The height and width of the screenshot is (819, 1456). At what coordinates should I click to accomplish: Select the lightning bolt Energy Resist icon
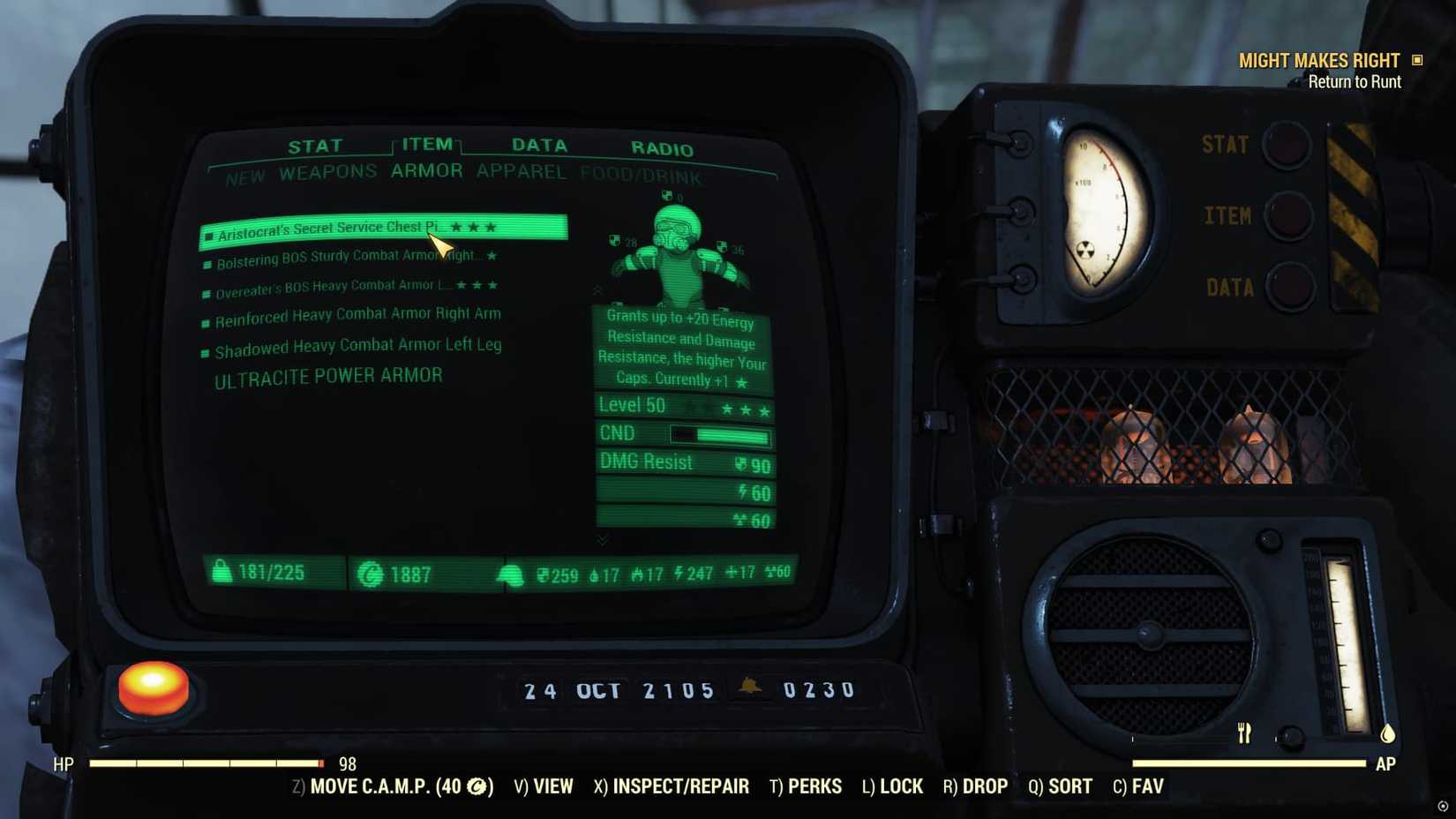pyautogui.click(x=678, y=573)
